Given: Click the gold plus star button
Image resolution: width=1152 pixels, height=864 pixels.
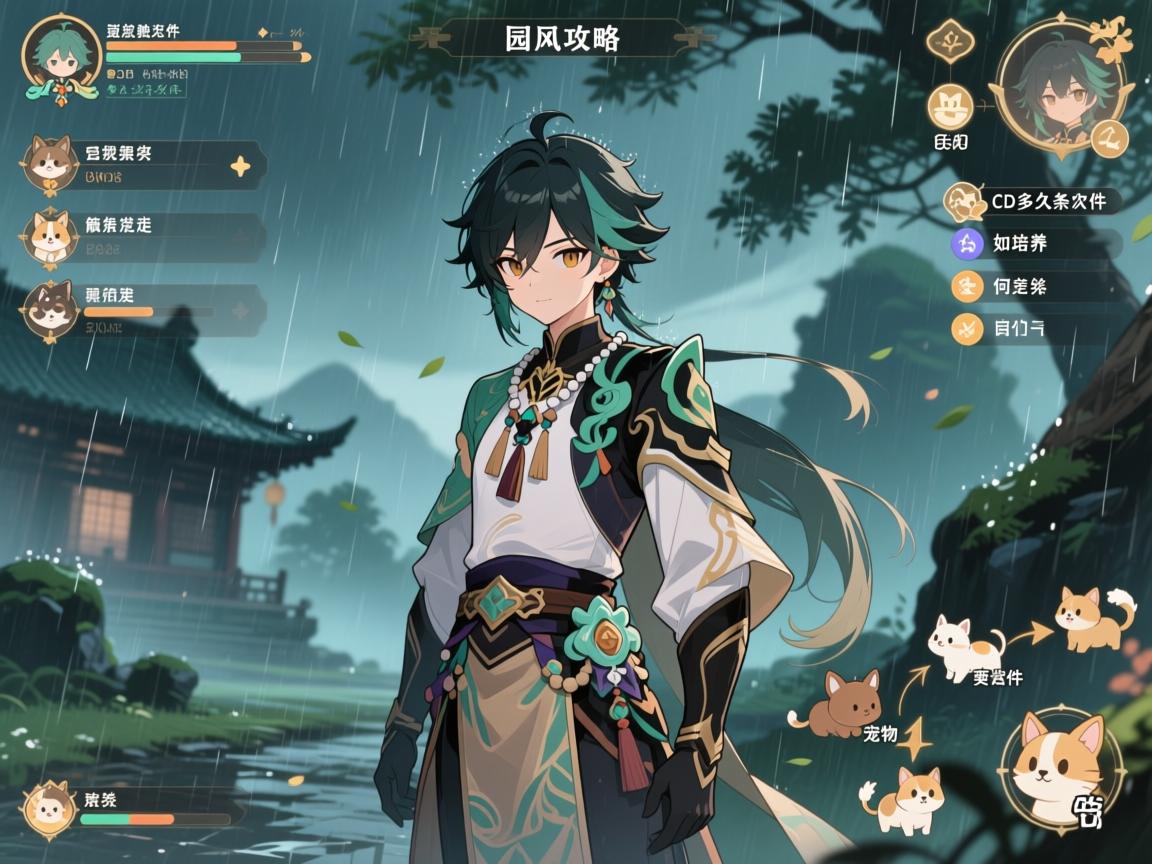Looking at the screenshot, I should point(240,166).
